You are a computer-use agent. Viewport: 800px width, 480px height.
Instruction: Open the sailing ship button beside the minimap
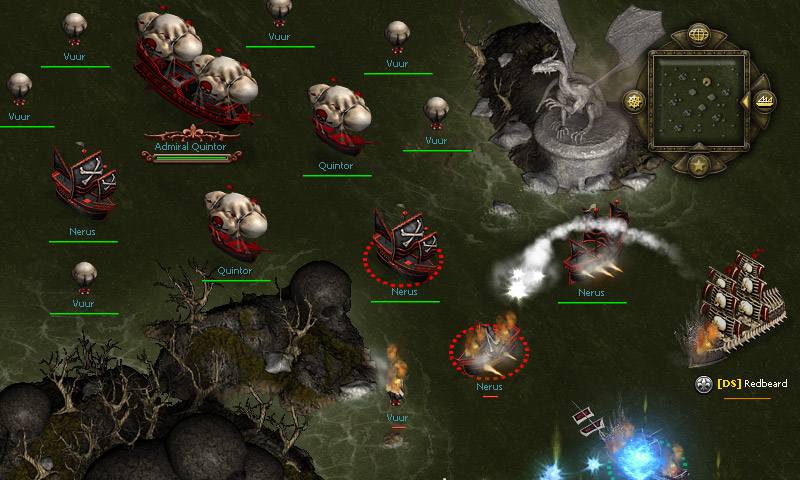[765, 100]
